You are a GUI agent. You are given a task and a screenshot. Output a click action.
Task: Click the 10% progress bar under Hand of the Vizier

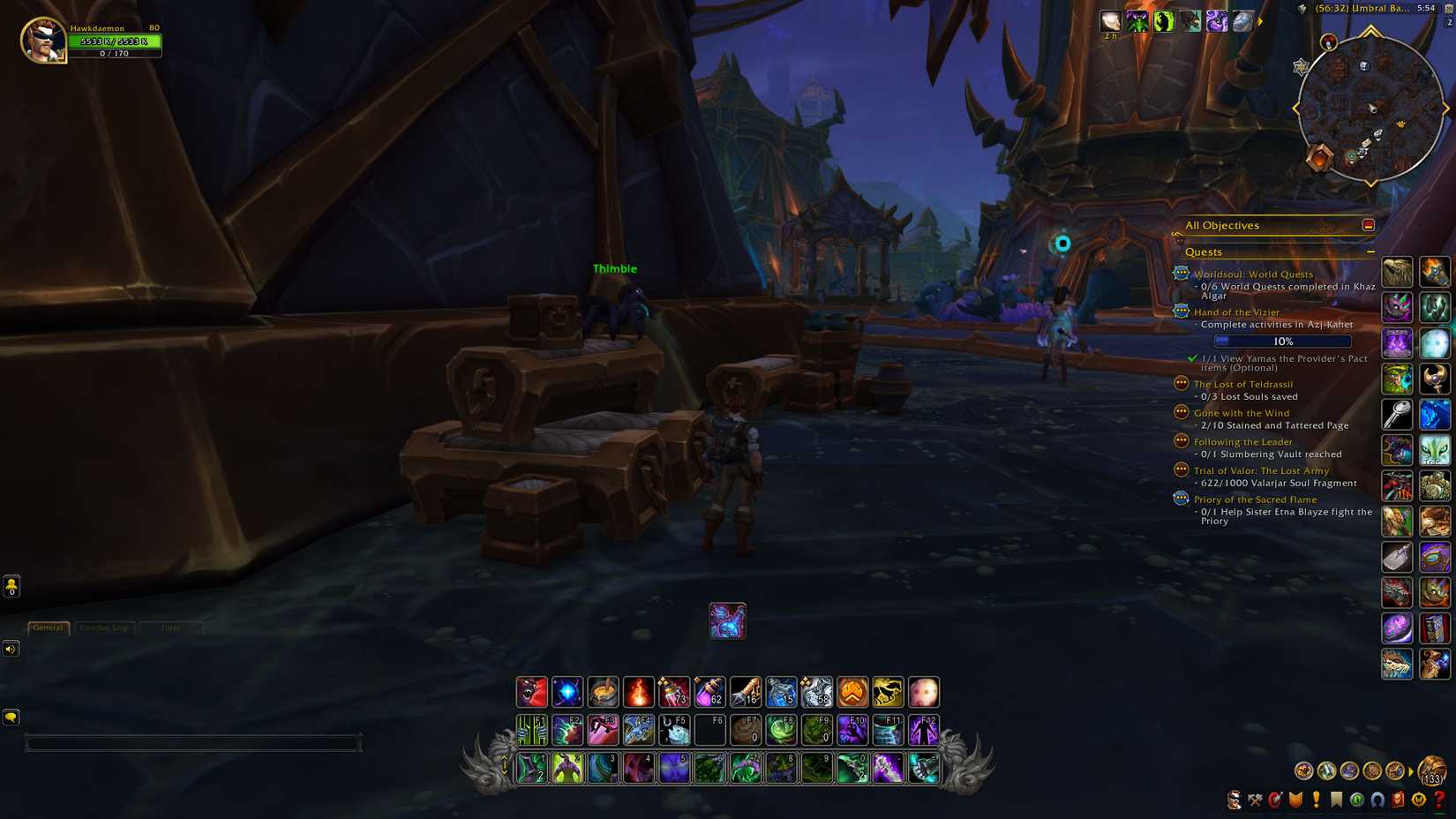point(1280,341)
